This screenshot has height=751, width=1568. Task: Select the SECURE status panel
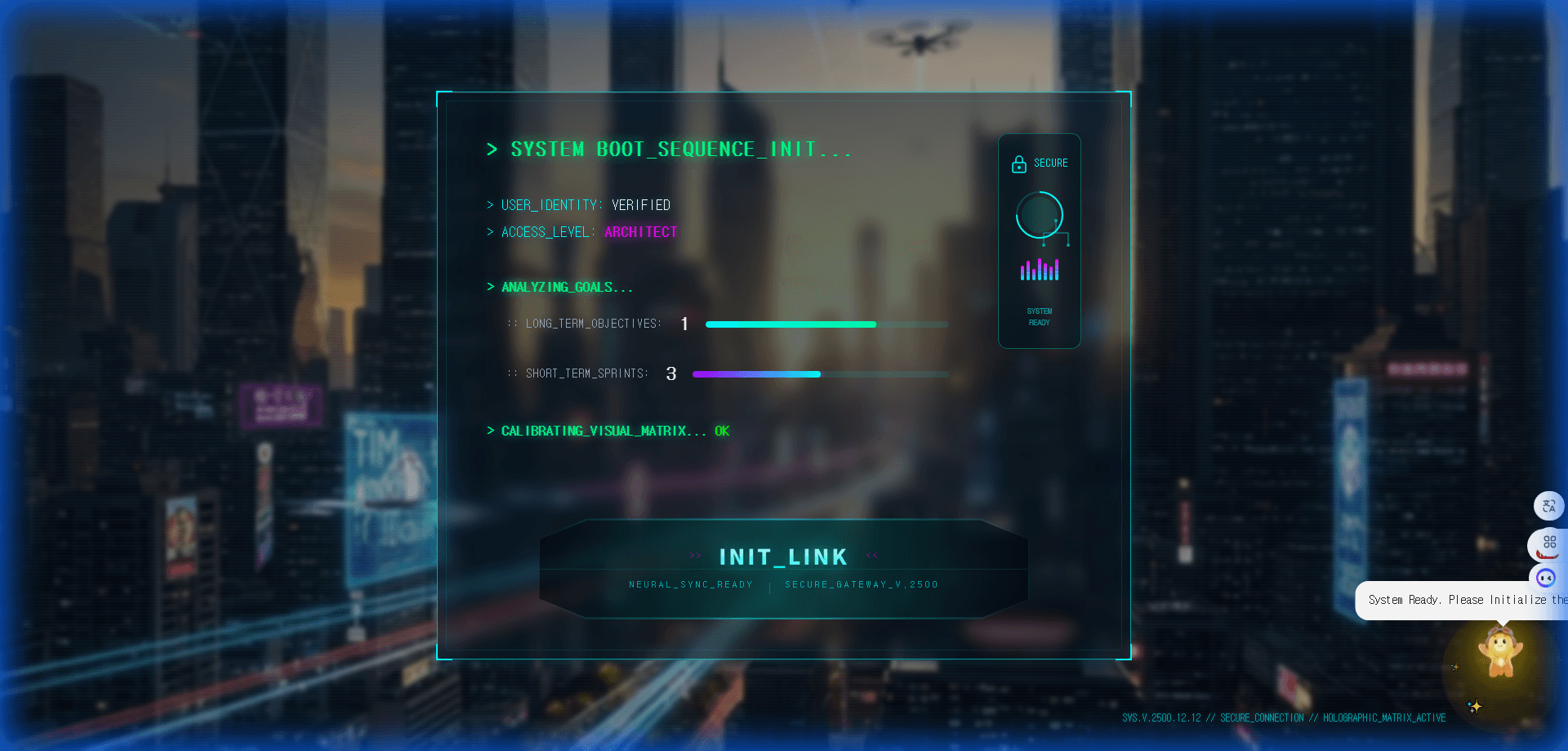point(1039,241)
